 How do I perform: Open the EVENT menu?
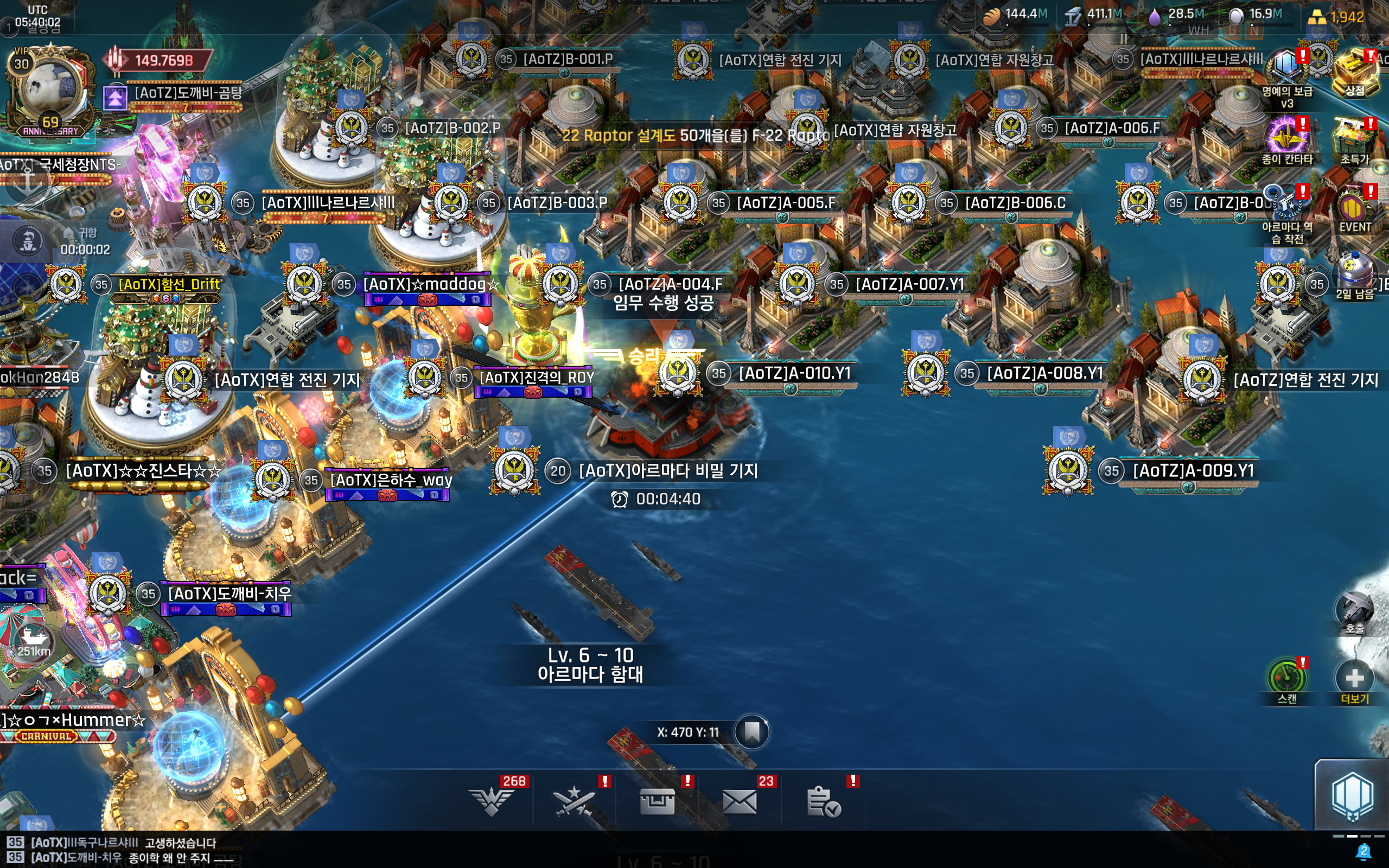(x=1355, y=208)
